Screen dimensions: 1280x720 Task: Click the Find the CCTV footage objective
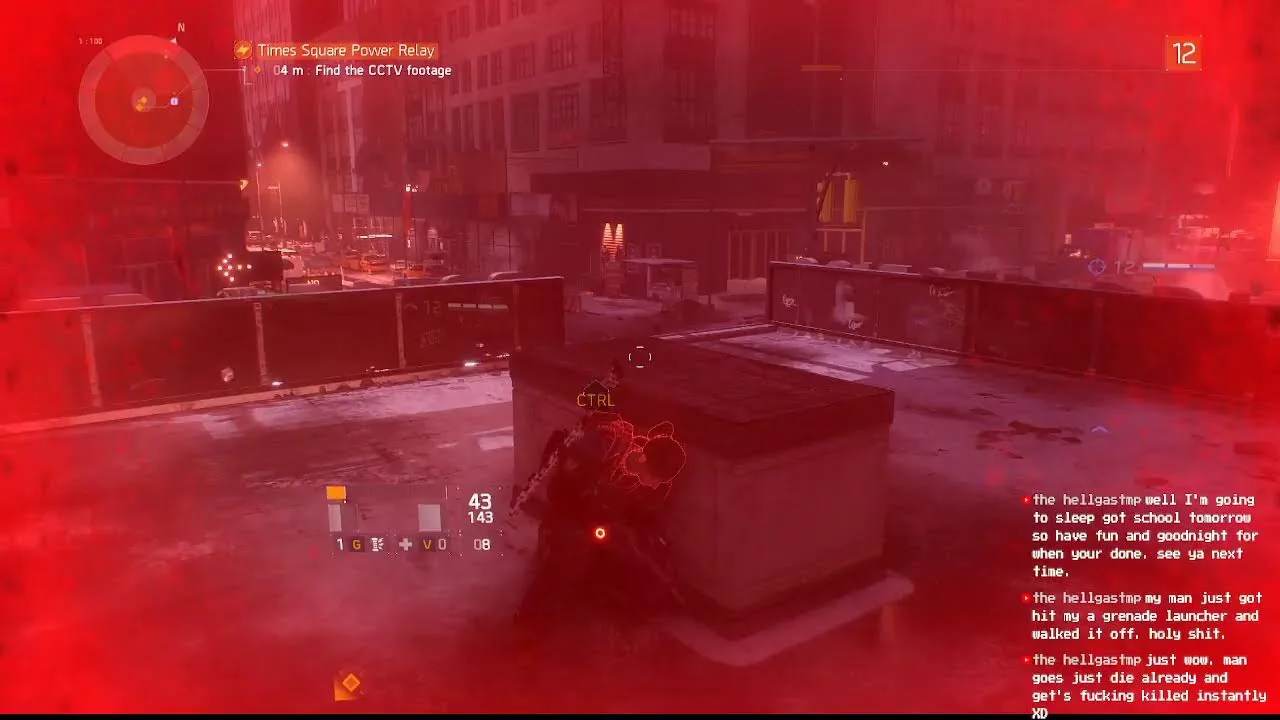point(382,71)
